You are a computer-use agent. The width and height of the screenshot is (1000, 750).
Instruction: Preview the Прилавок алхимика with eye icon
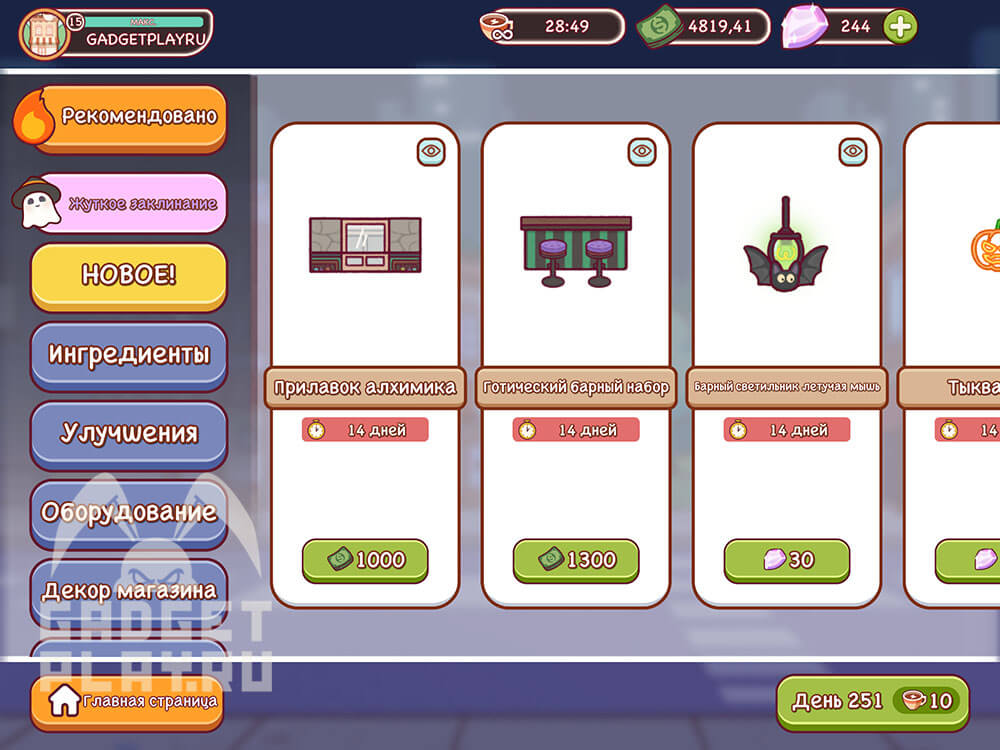(431, 152)
